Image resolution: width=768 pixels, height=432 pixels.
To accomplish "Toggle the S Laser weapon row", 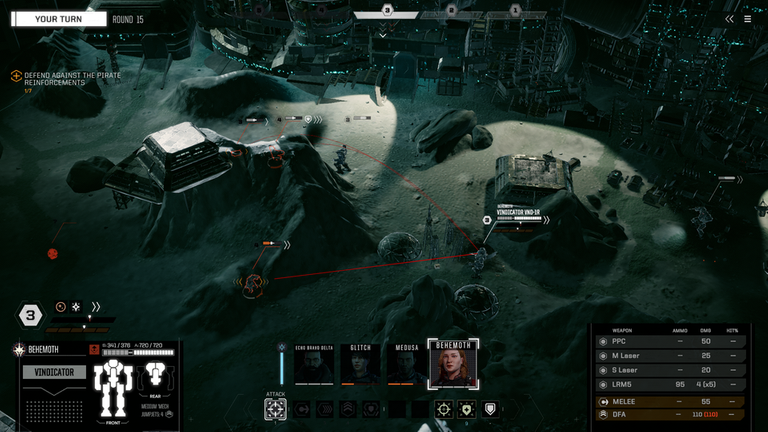I will [x=670, y=370].
